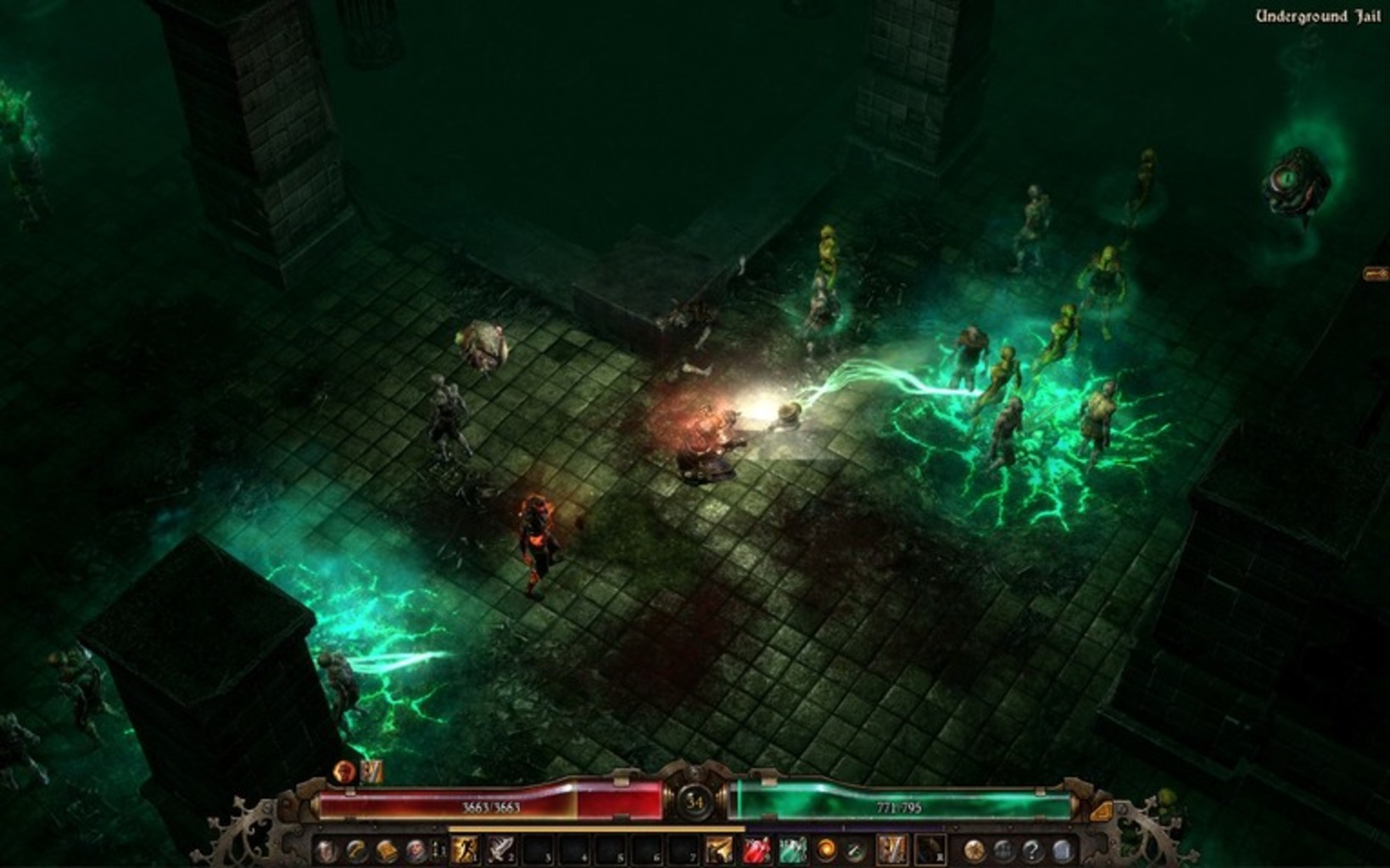Click the flexing arm buff icon
The width and height of the screenshot is (1390, 868).
[x=344, y=771]
